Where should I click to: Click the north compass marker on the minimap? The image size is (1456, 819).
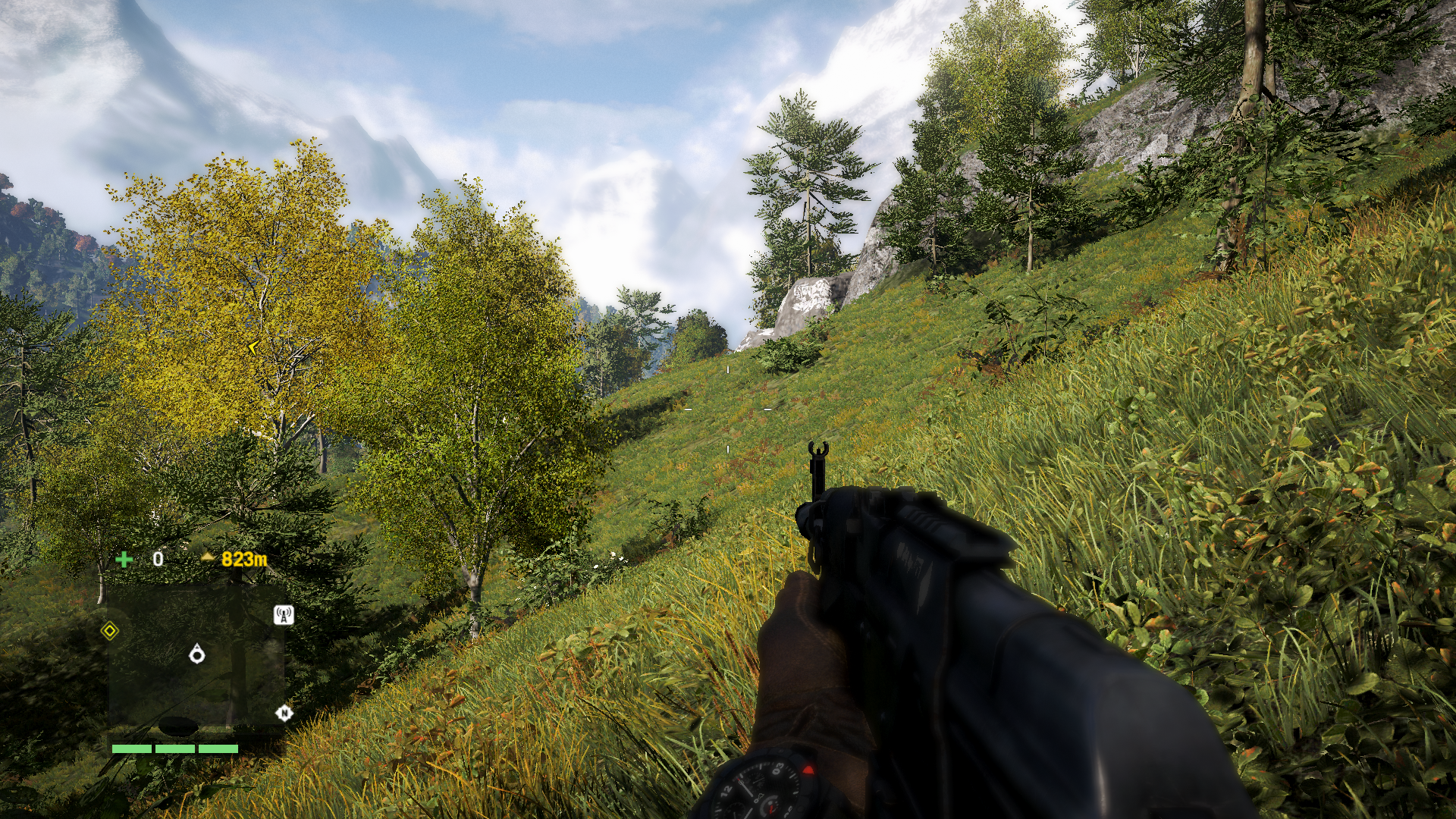tap(284, 713)
